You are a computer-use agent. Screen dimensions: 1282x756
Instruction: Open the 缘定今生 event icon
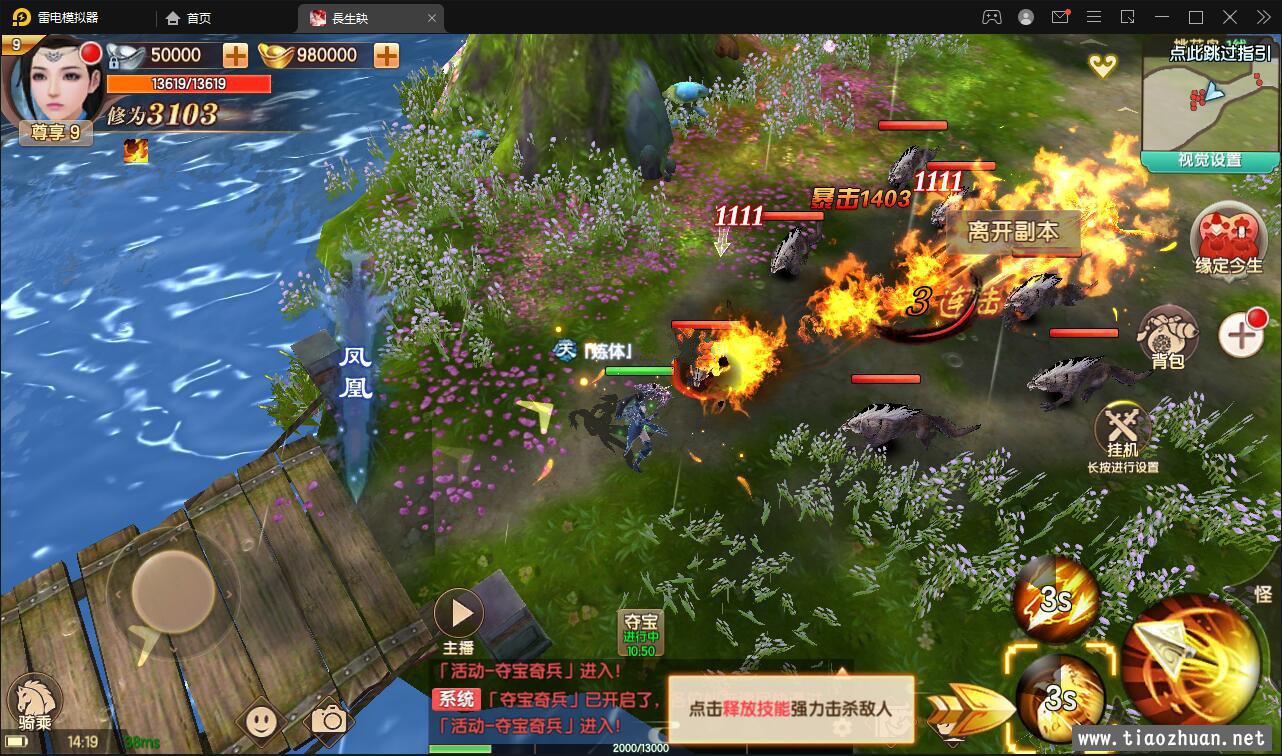click(x=1229, y=238)
